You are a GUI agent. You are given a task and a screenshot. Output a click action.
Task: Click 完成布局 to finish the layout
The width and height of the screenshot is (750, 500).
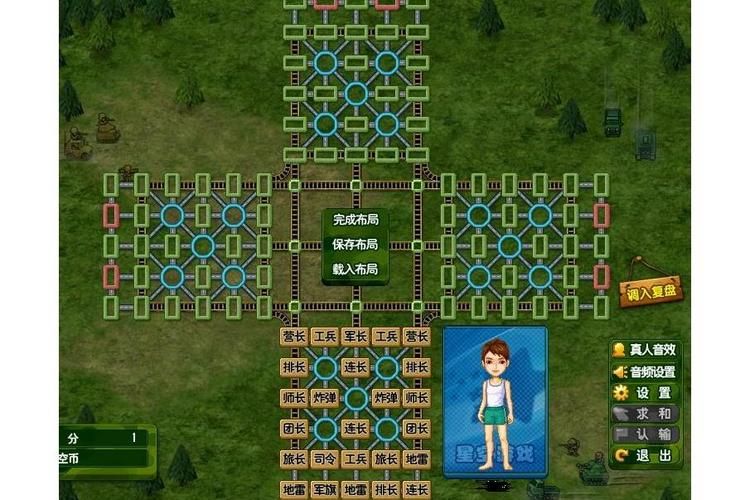[x=355, y=219]
